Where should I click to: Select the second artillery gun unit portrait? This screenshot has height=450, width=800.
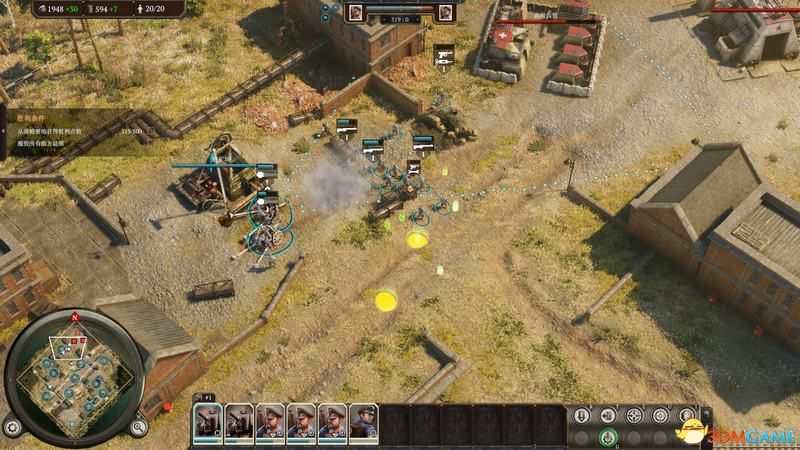239,421
